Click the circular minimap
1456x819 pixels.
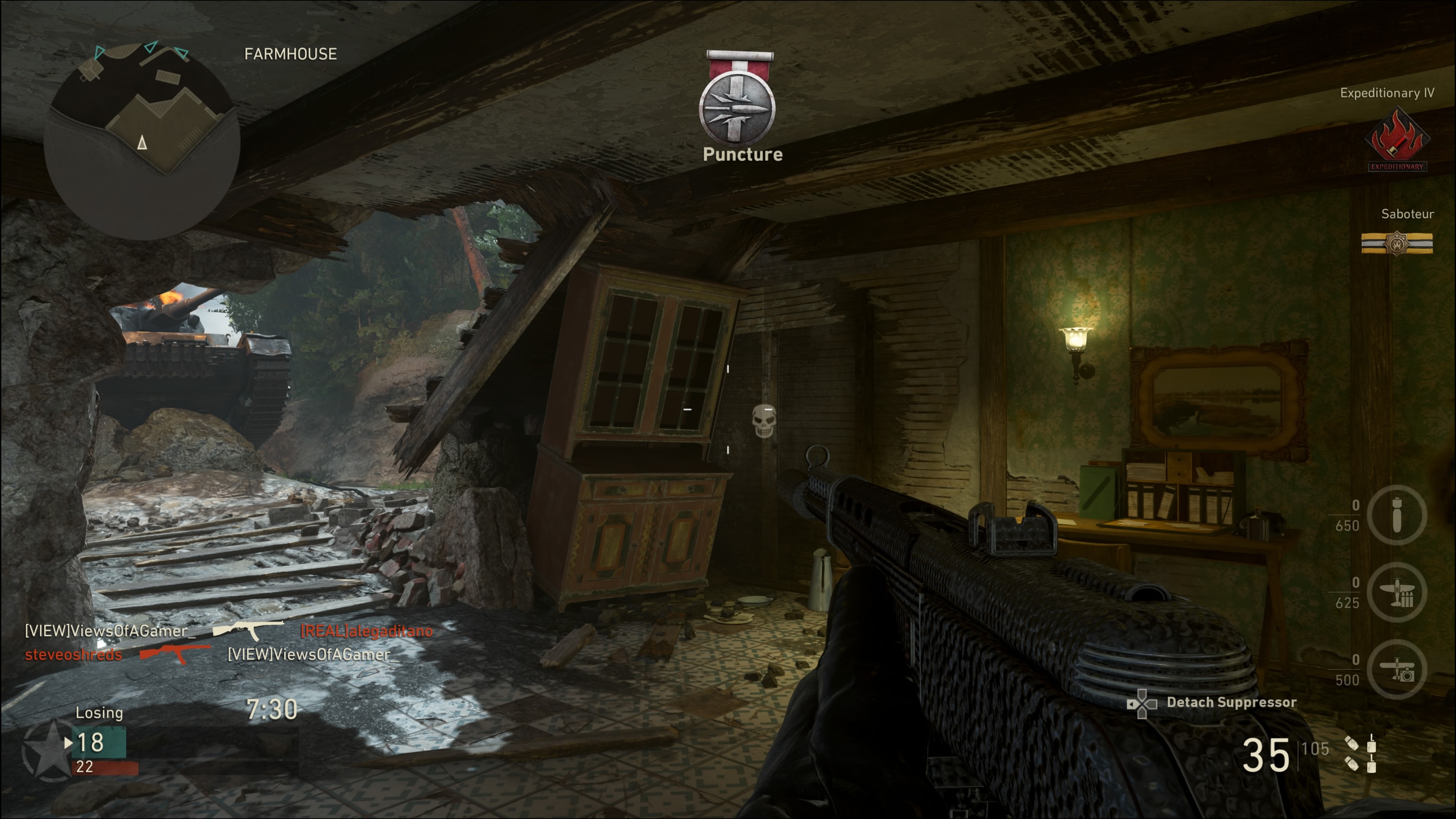(143, 141)
